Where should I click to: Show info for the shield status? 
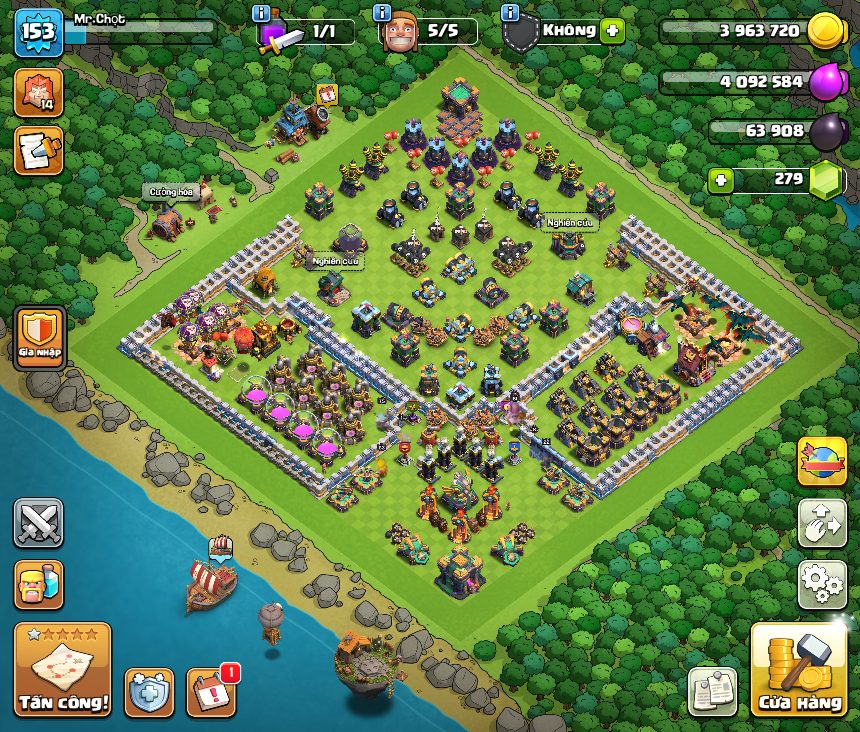510,13
